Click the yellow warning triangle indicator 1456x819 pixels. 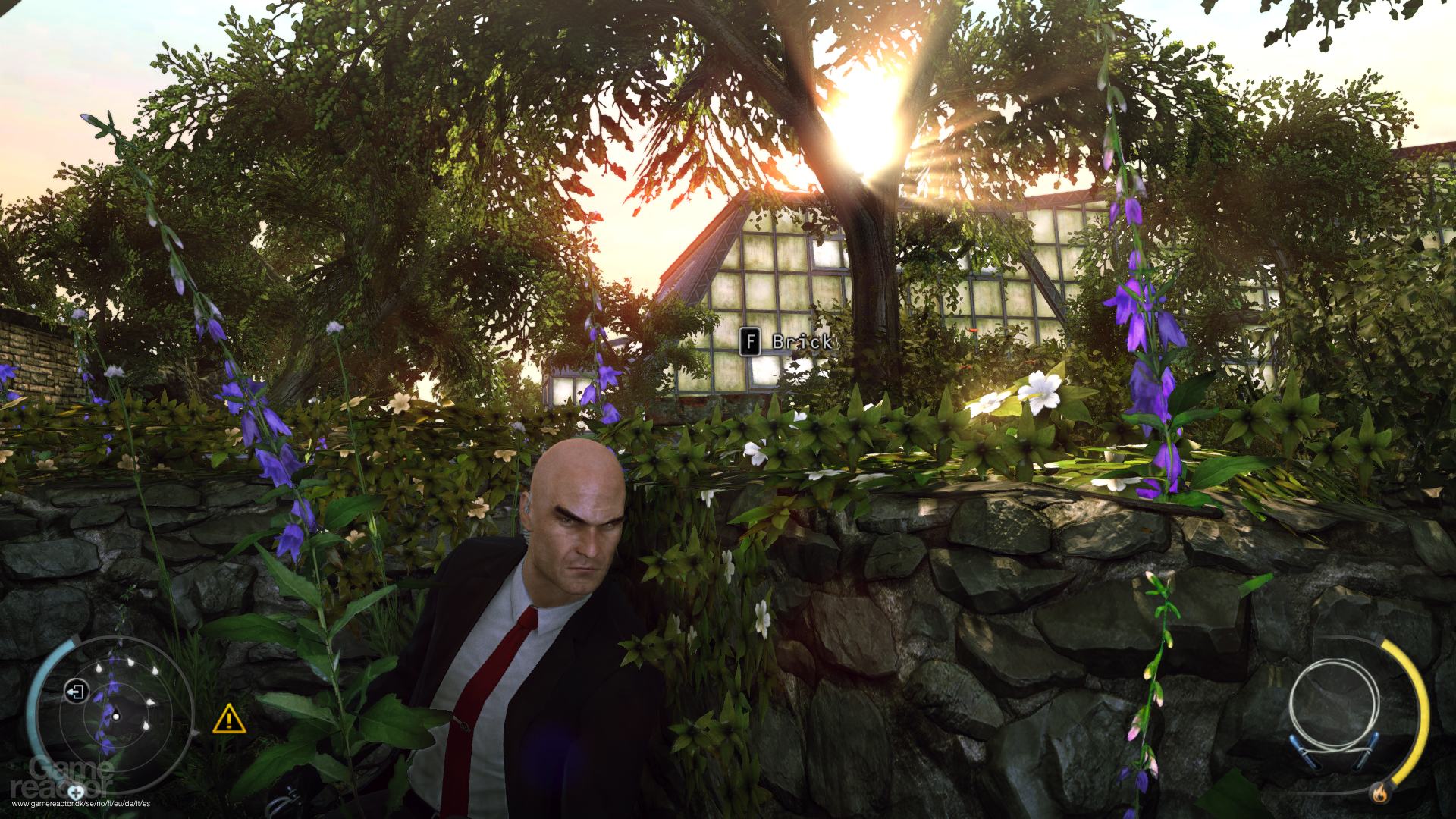click(229, 719)
